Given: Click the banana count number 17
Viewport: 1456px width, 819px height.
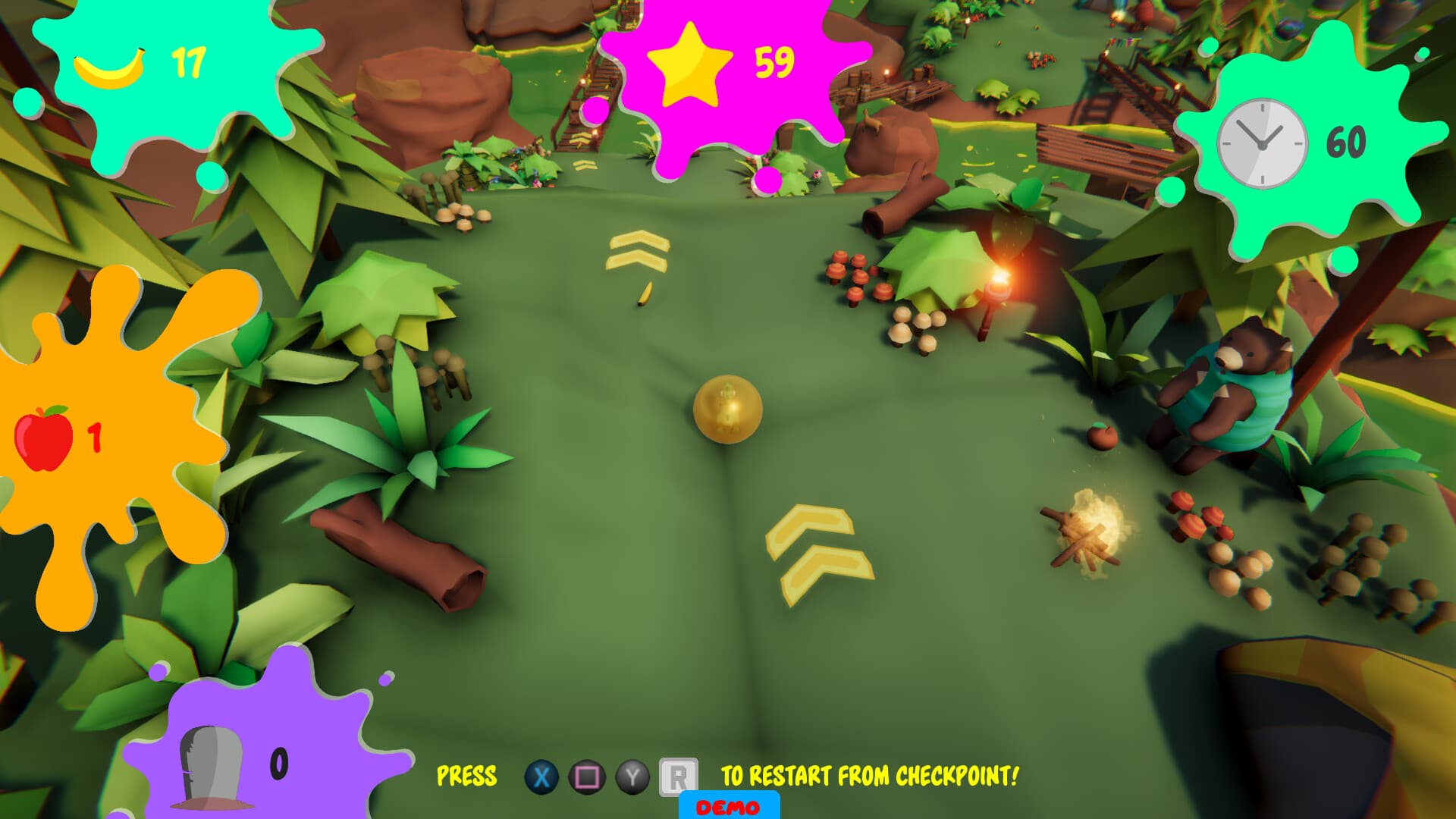Looking at the screenshot, I should (187, 62).
